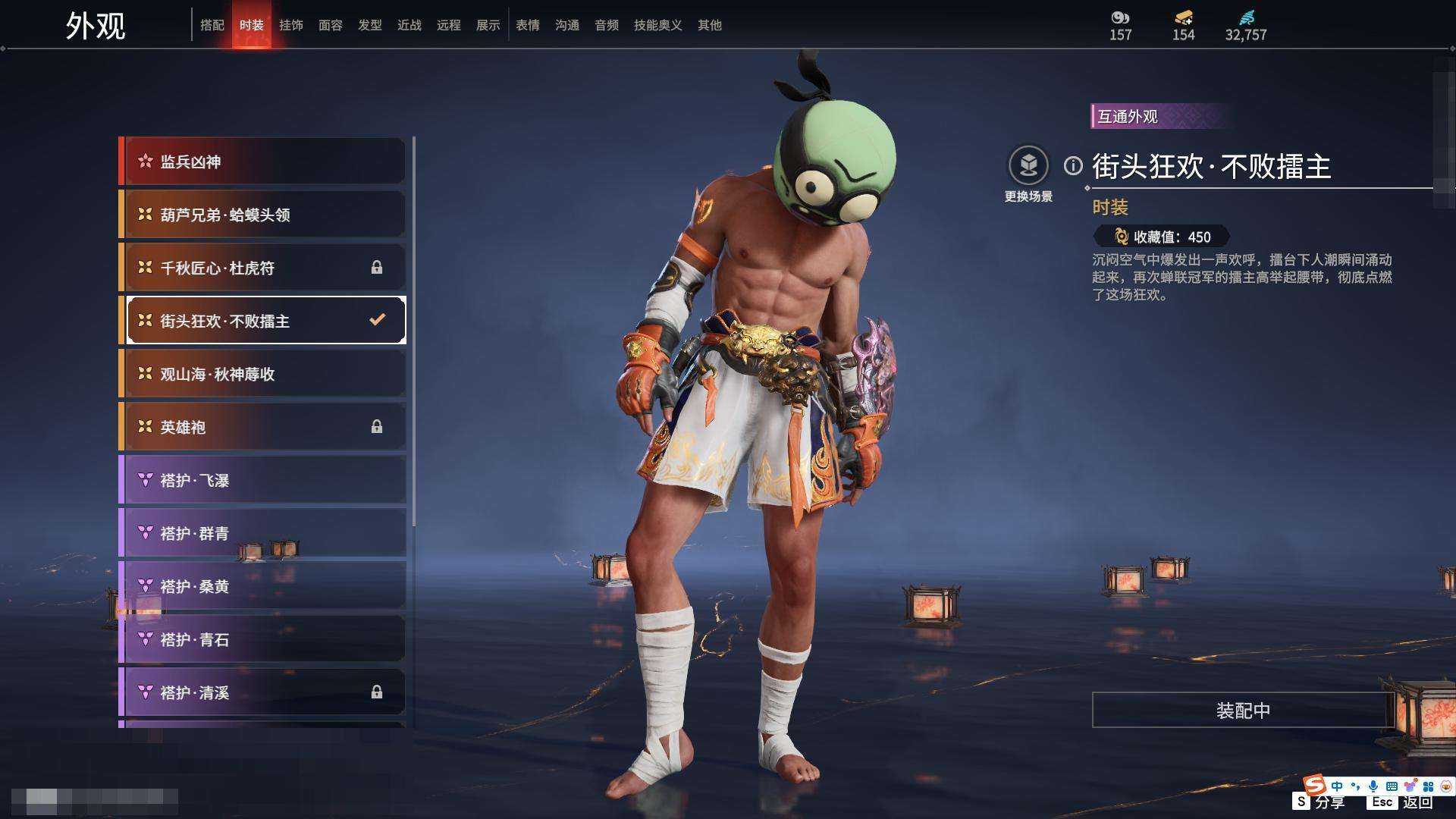Viewport: 1456px width, 819px height.
Task: Select the 面容 face tab
Action: coord(331,25)
